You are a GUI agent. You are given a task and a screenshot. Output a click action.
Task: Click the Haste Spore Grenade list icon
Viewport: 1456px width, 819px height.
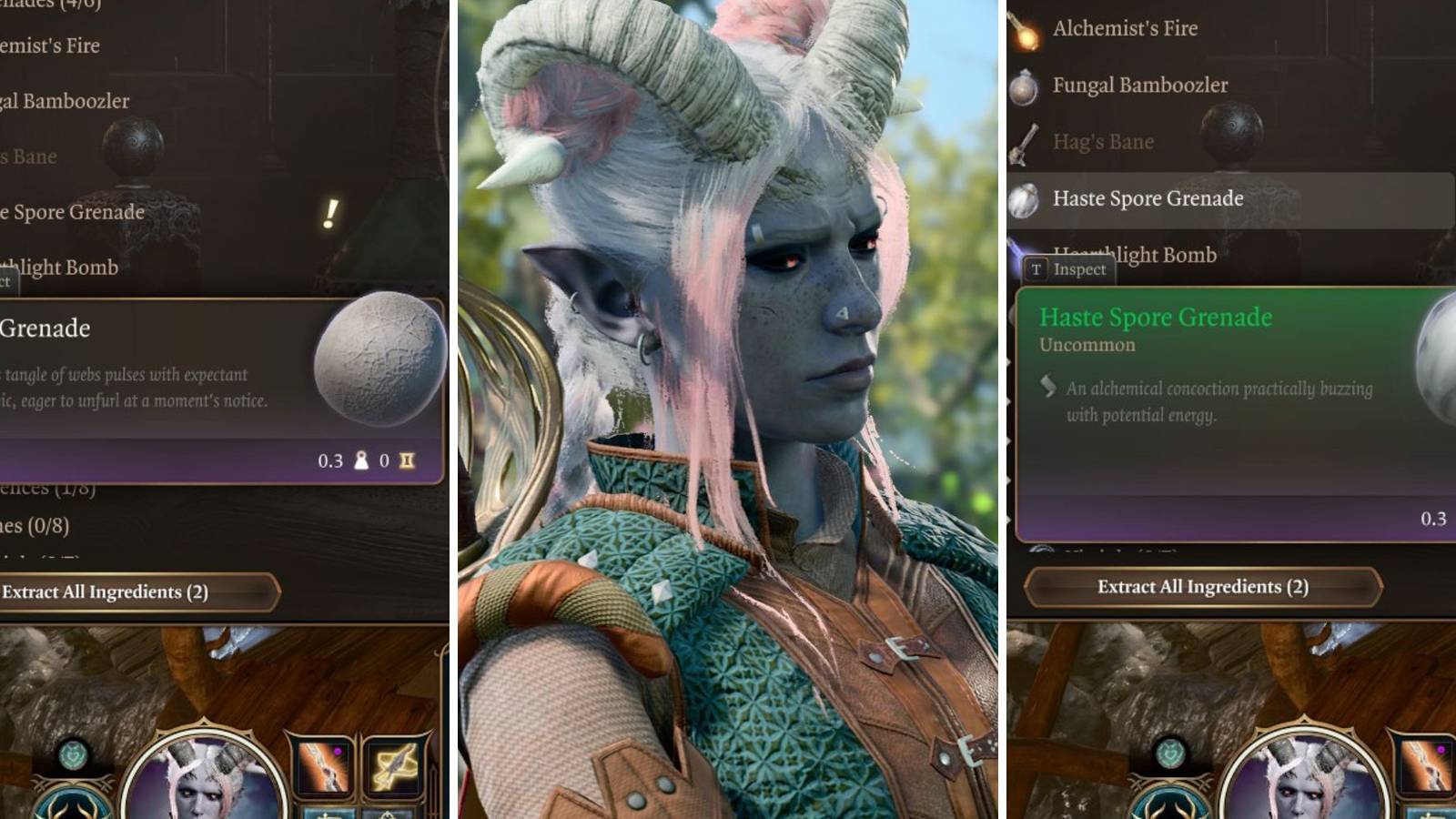[x=1026, y=198]
